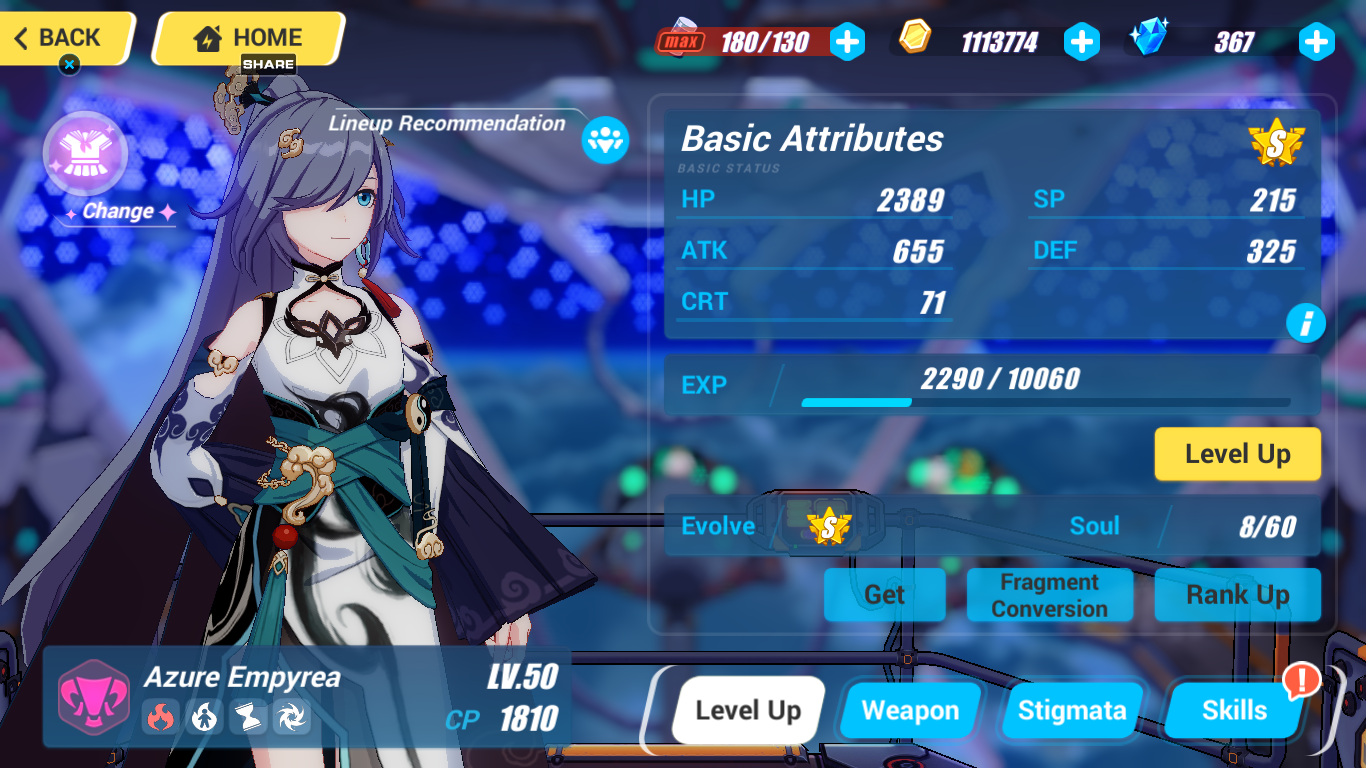Click the hourglass time trait icon
This screenshot has width=1366, height=768.
(247, 717)
